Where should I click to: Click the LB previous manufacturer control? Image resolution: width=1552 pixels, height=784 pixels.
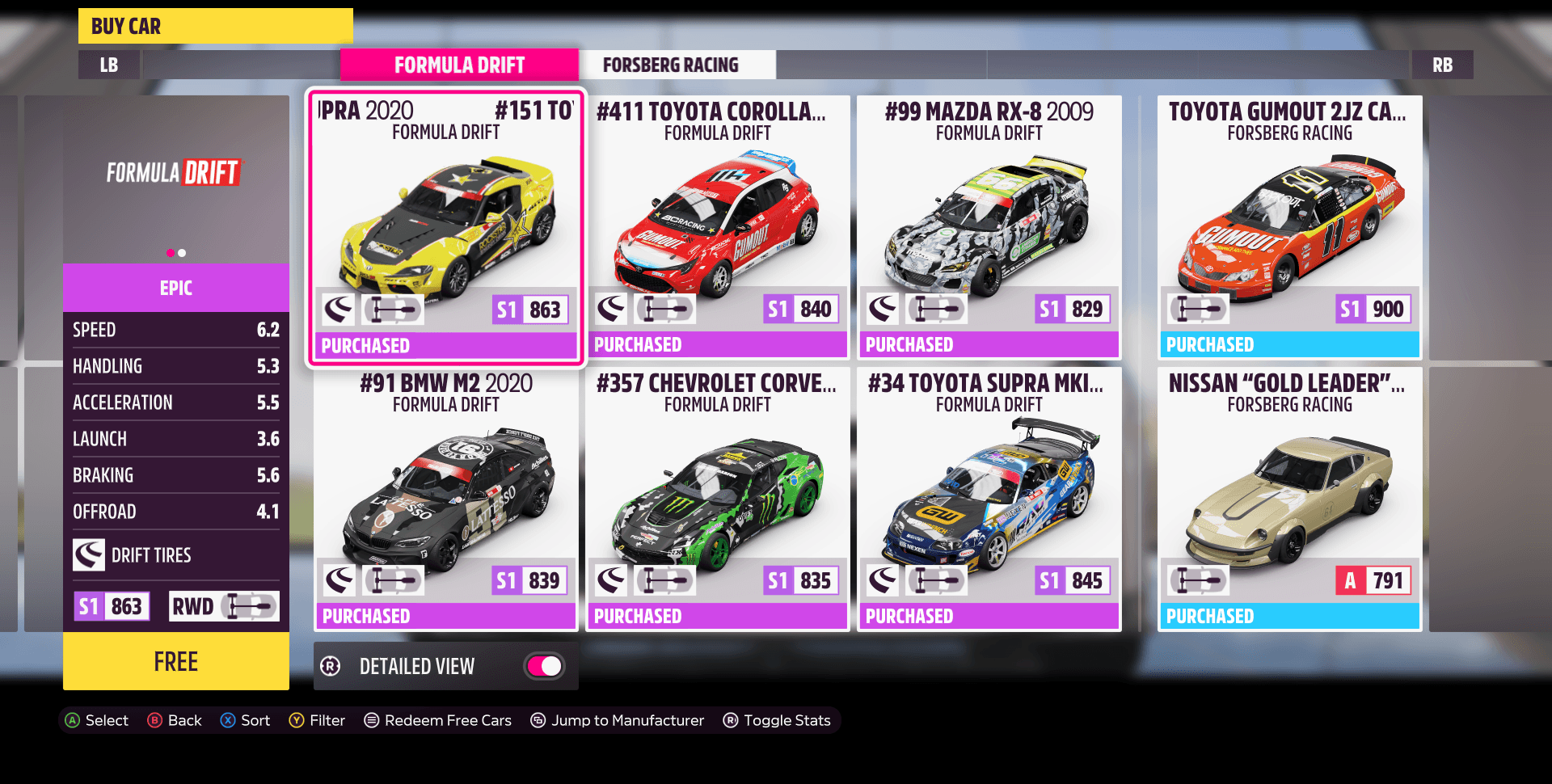click(108, 65)
